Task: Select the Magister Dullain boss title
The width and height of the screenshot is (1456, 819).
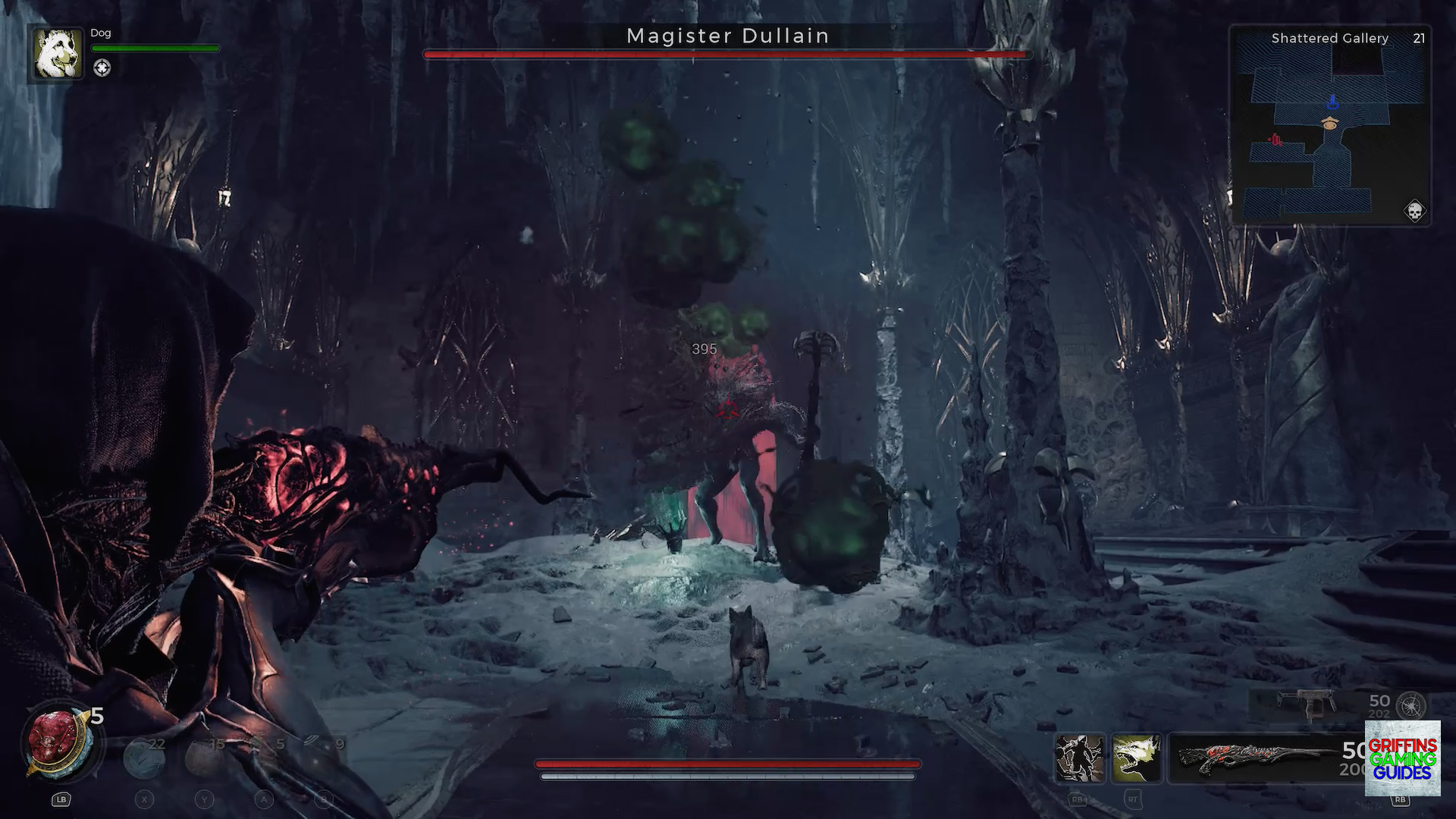Action: tap(726, 36)
